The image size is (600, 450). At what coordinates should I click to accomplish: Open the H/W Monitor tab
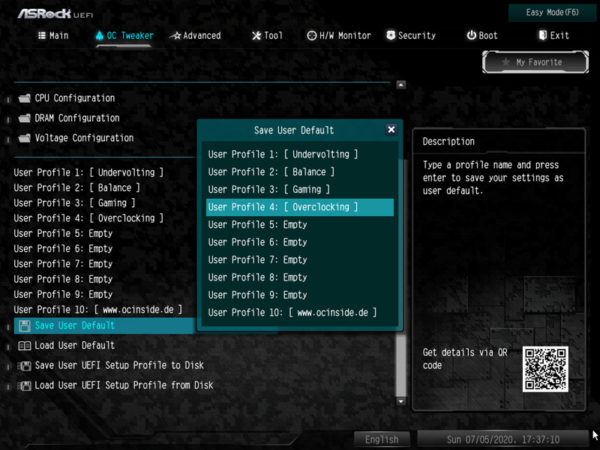point(339,36)
